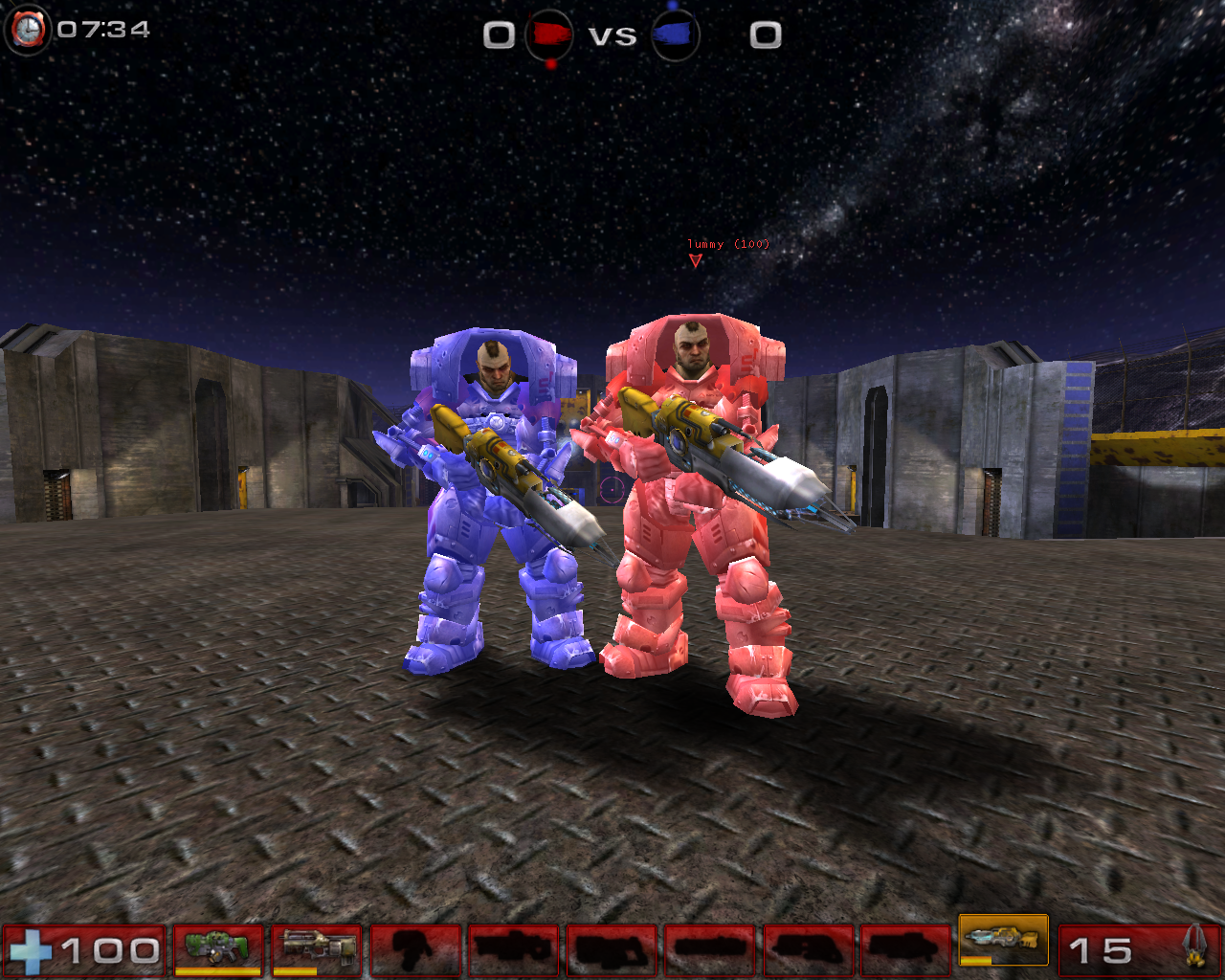The image size is (1225, 980).
Task: Click the clock icon beside the timer
Action: pyautogui.click(x=29, y=30)
